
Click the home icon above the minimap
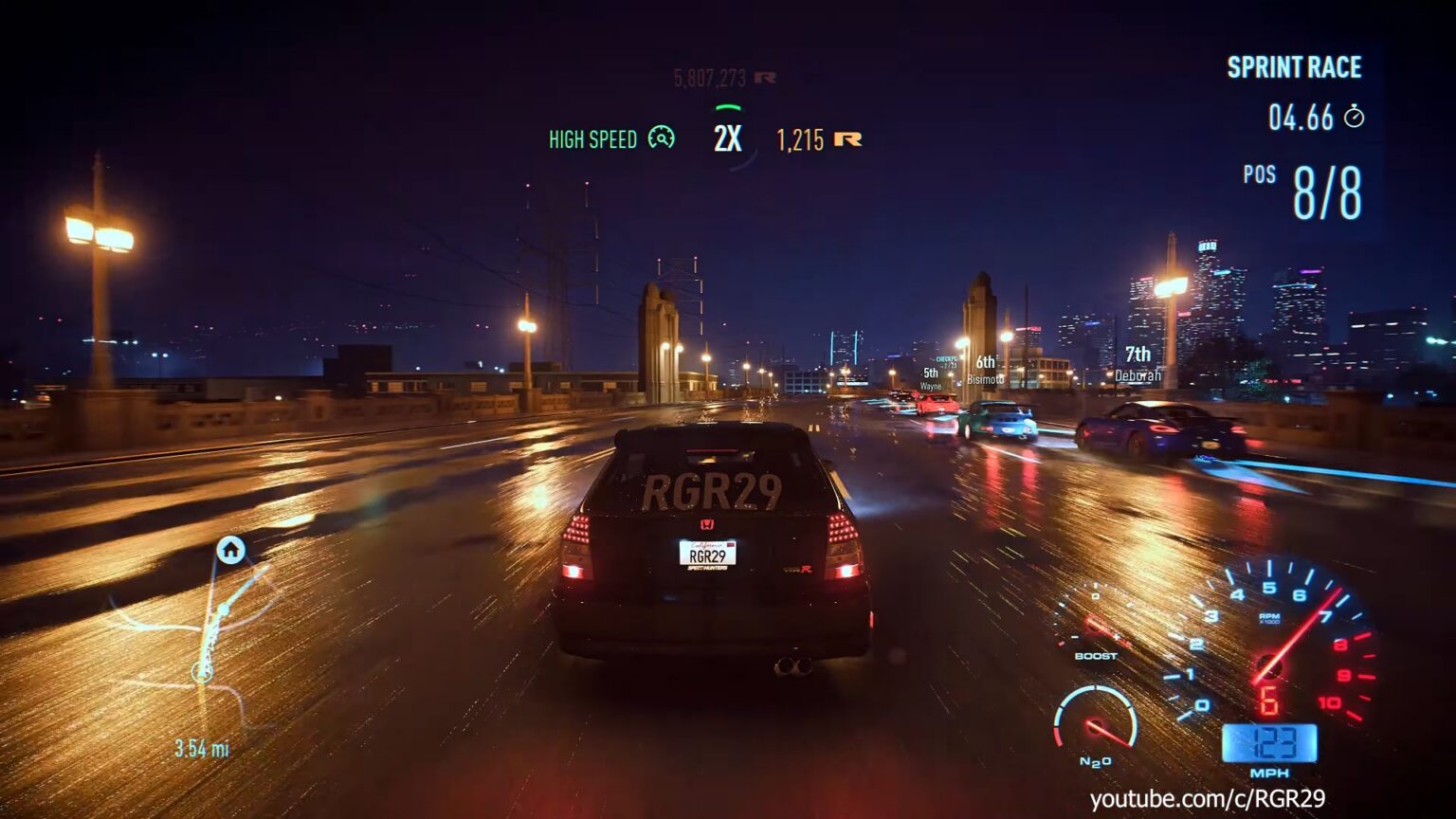pyautogui.click(x=228, y=550)
